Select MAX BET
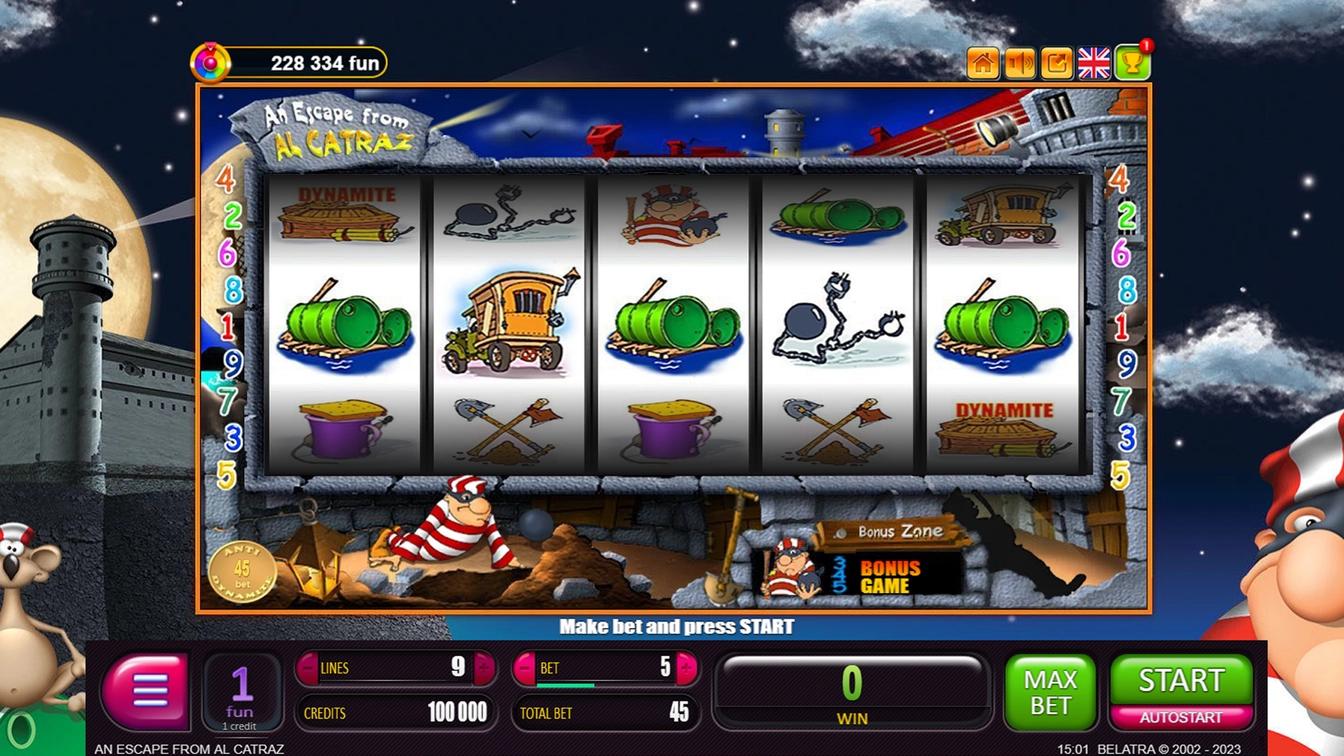This screenshot has width=1344, height=756. click(1050, 692)
